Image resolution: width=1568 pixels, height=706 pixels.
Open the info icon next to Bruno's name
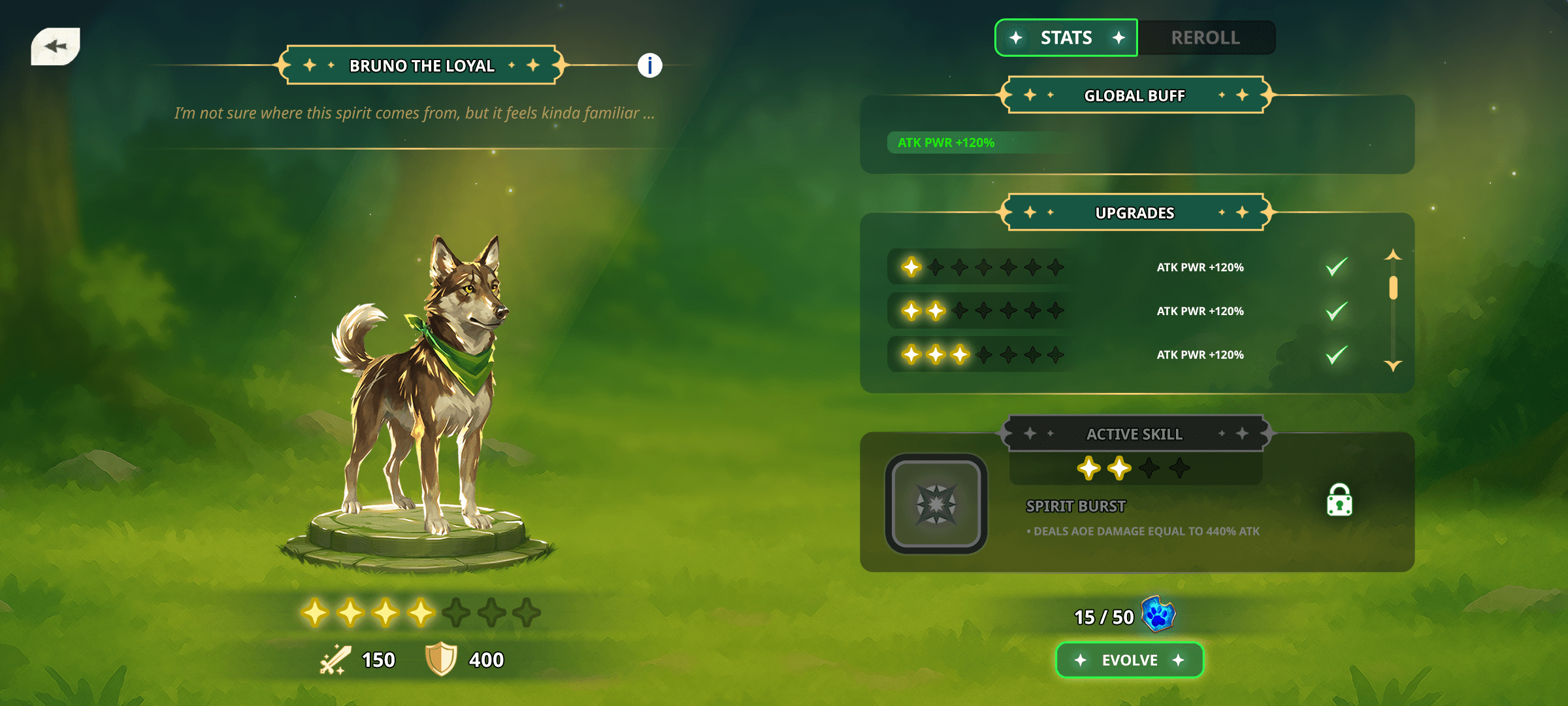(x=649, y=65)
